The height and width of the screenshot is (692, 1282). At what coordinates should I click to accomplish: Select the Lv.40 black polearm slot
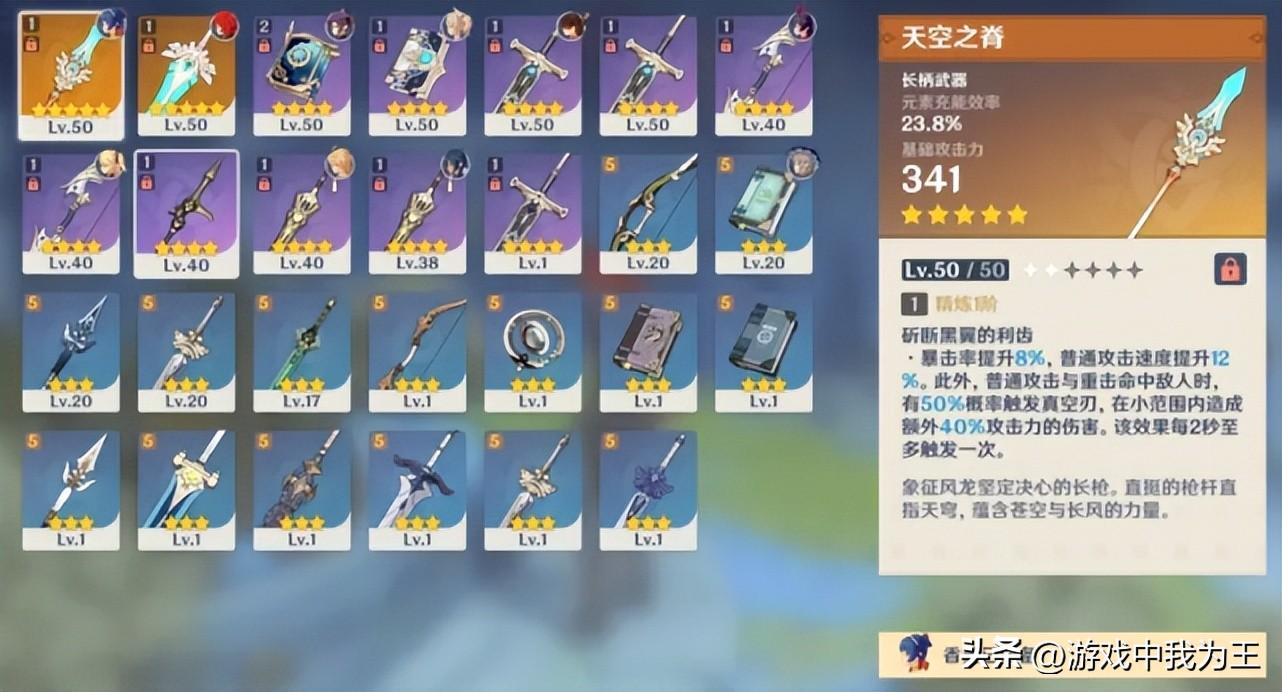pos(186,212)
